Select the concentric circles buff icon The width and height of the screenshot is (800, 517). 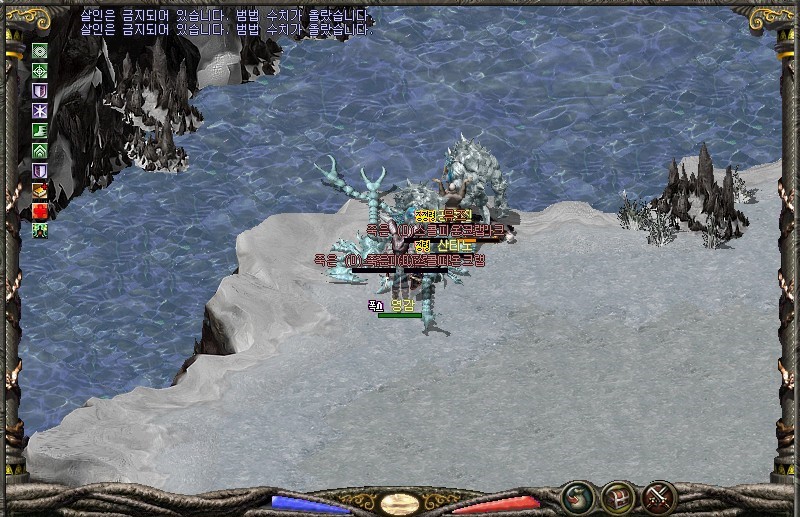(40, 51)
